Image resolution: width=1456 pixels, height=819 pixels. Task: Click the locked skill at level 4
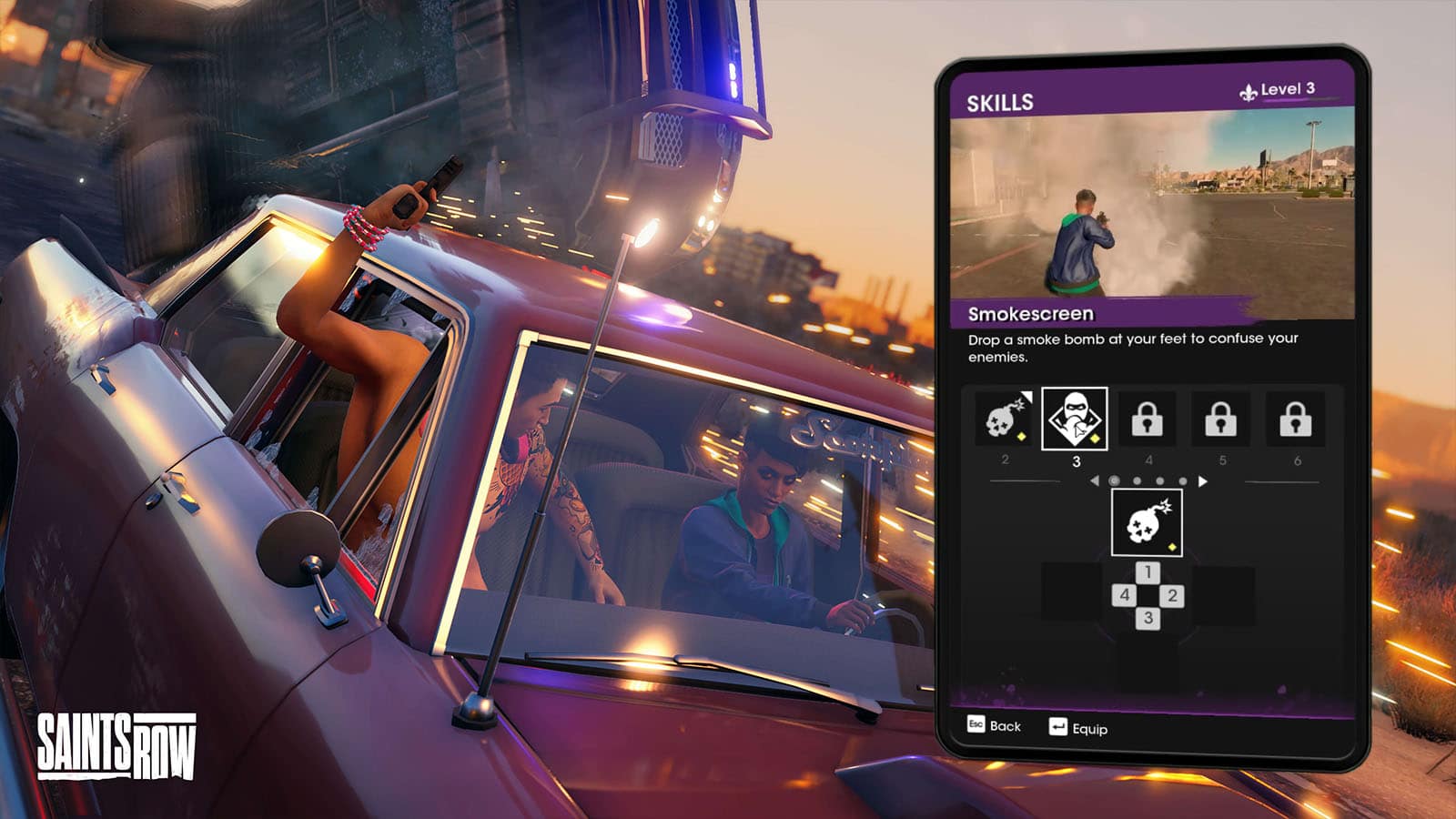(1147, 420)
